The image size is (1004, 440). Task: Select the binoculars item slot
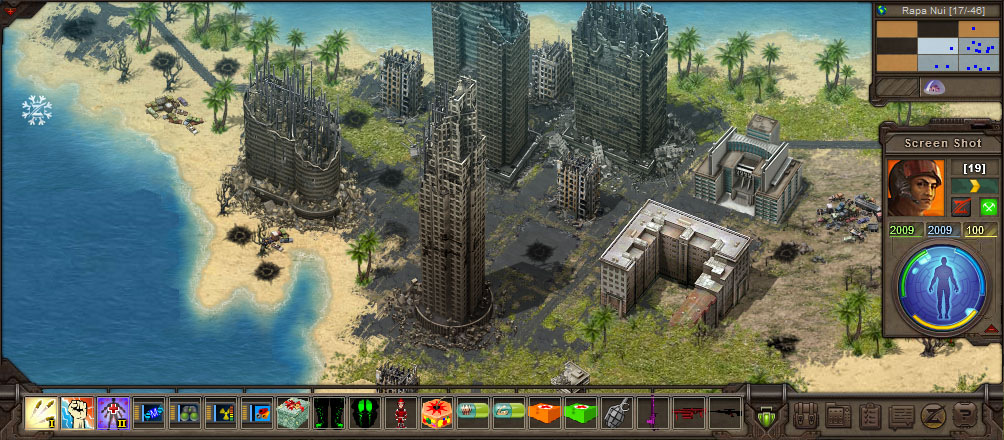(x=184, y=412)
